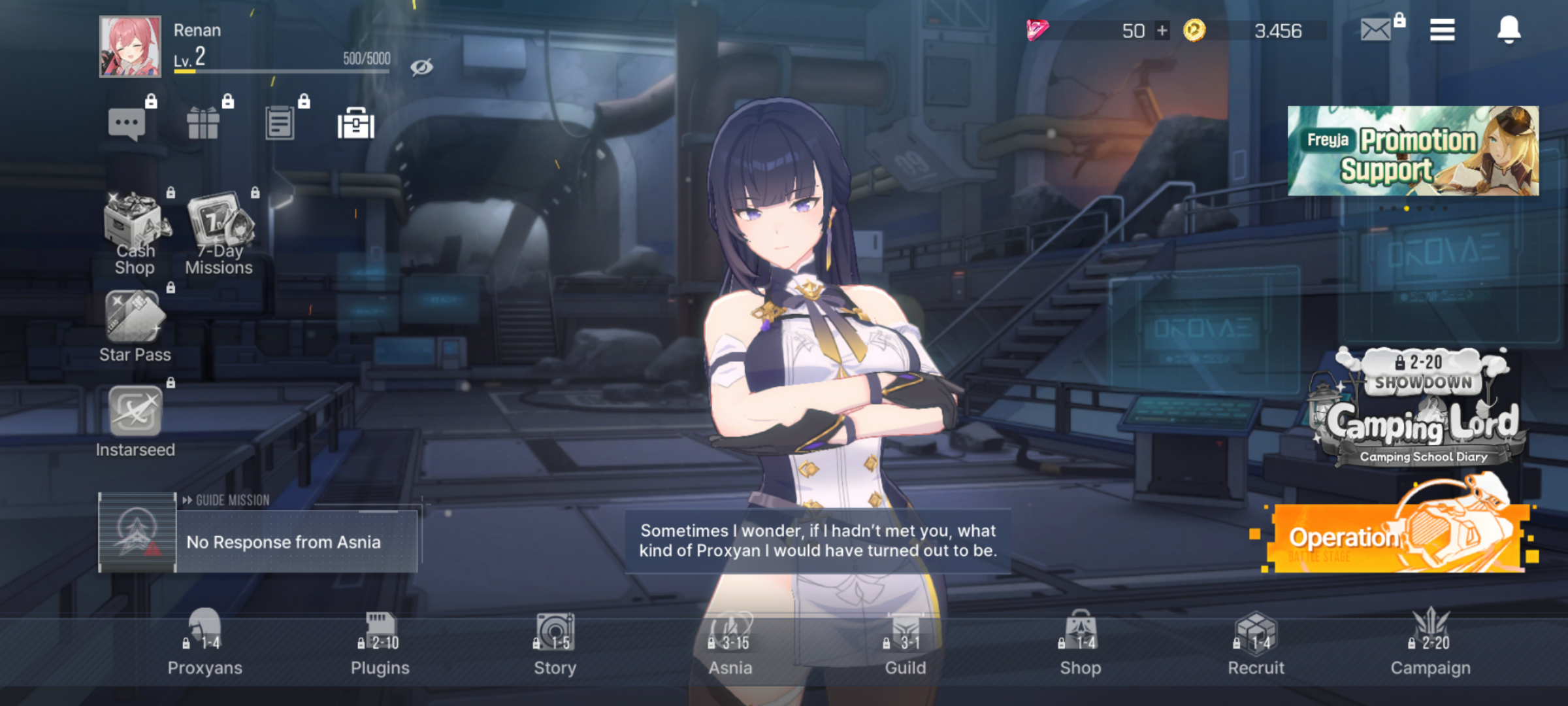Start the Operation battle stage
Screen dimensions: 1568x706
click(x=1398, y=536)
